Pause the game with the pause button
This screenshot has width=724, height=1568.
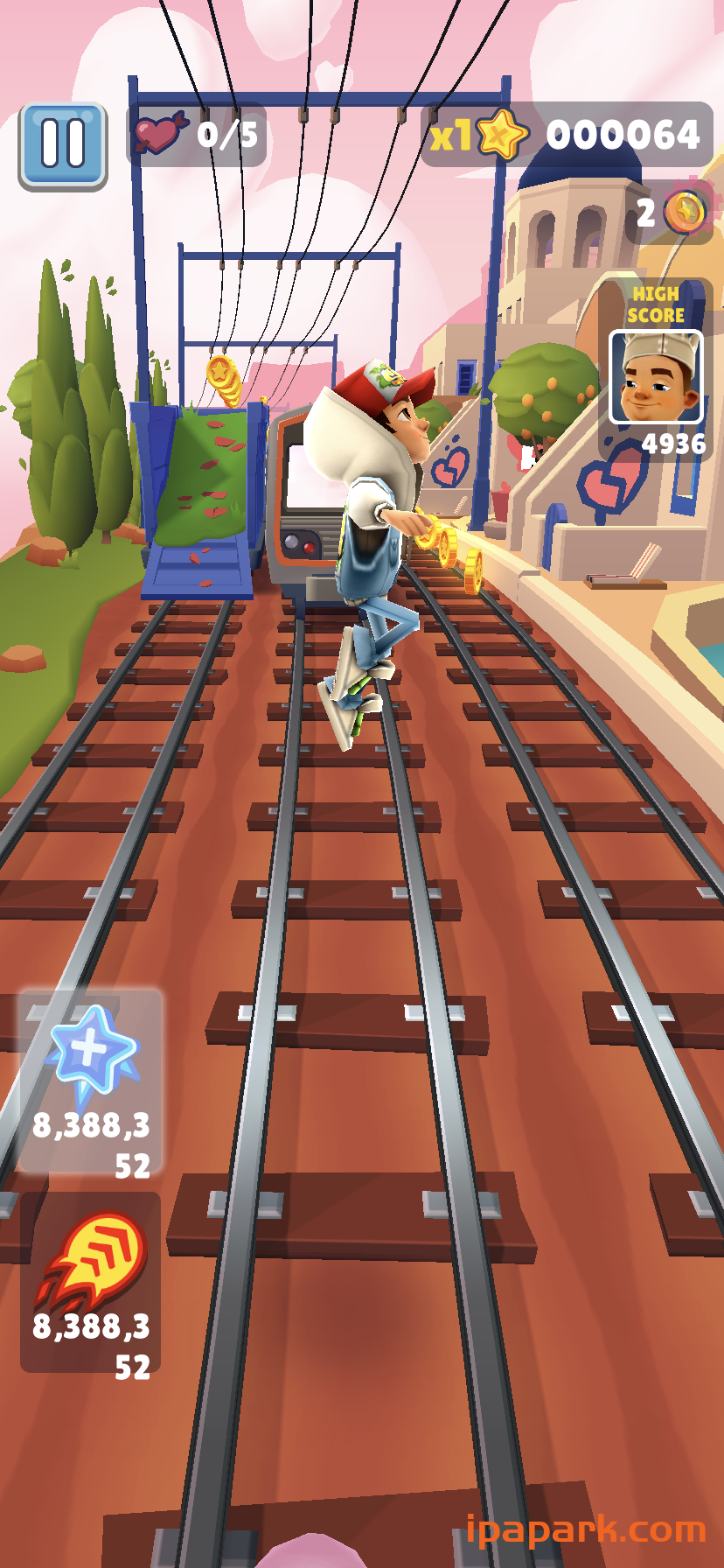(x=63, y=145)
